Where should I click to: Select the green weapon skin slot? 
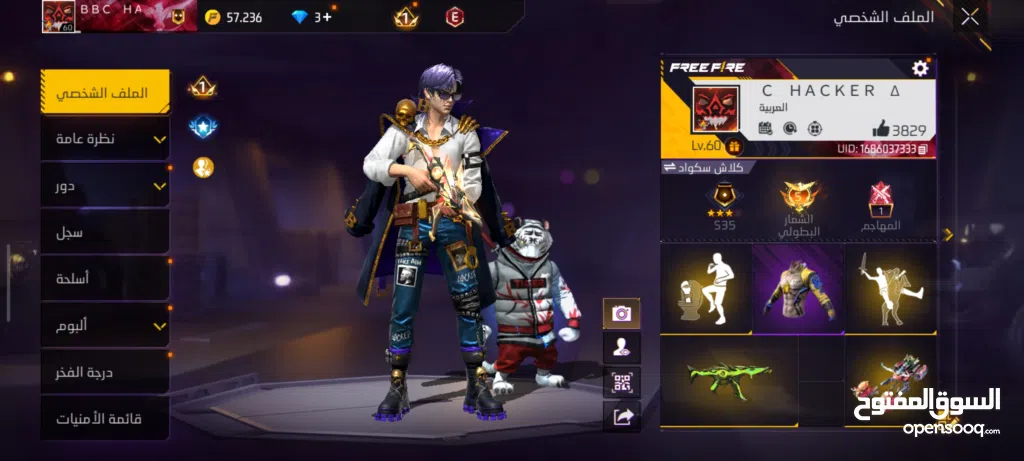tap(729, 380)
